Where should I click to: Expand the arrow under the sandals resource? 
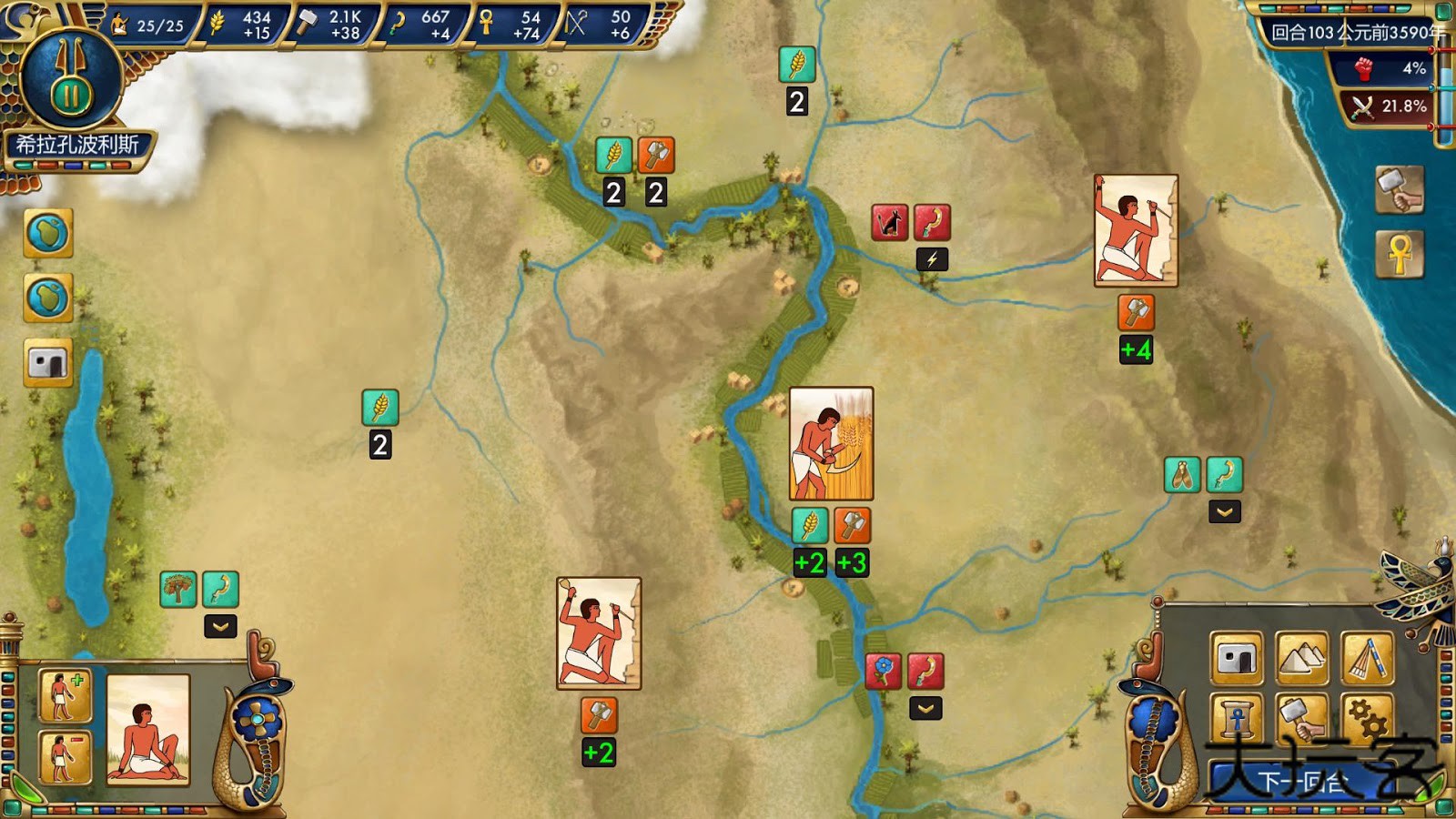(x=1225, y=512)
